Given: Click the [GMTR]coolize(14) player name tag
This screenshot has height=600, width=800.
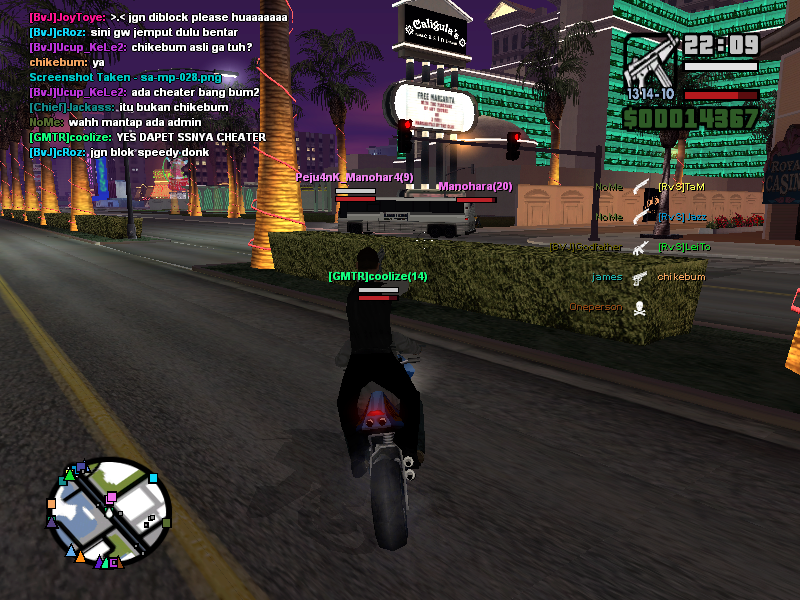Looking at the screenshot, I should pos(377,276).
